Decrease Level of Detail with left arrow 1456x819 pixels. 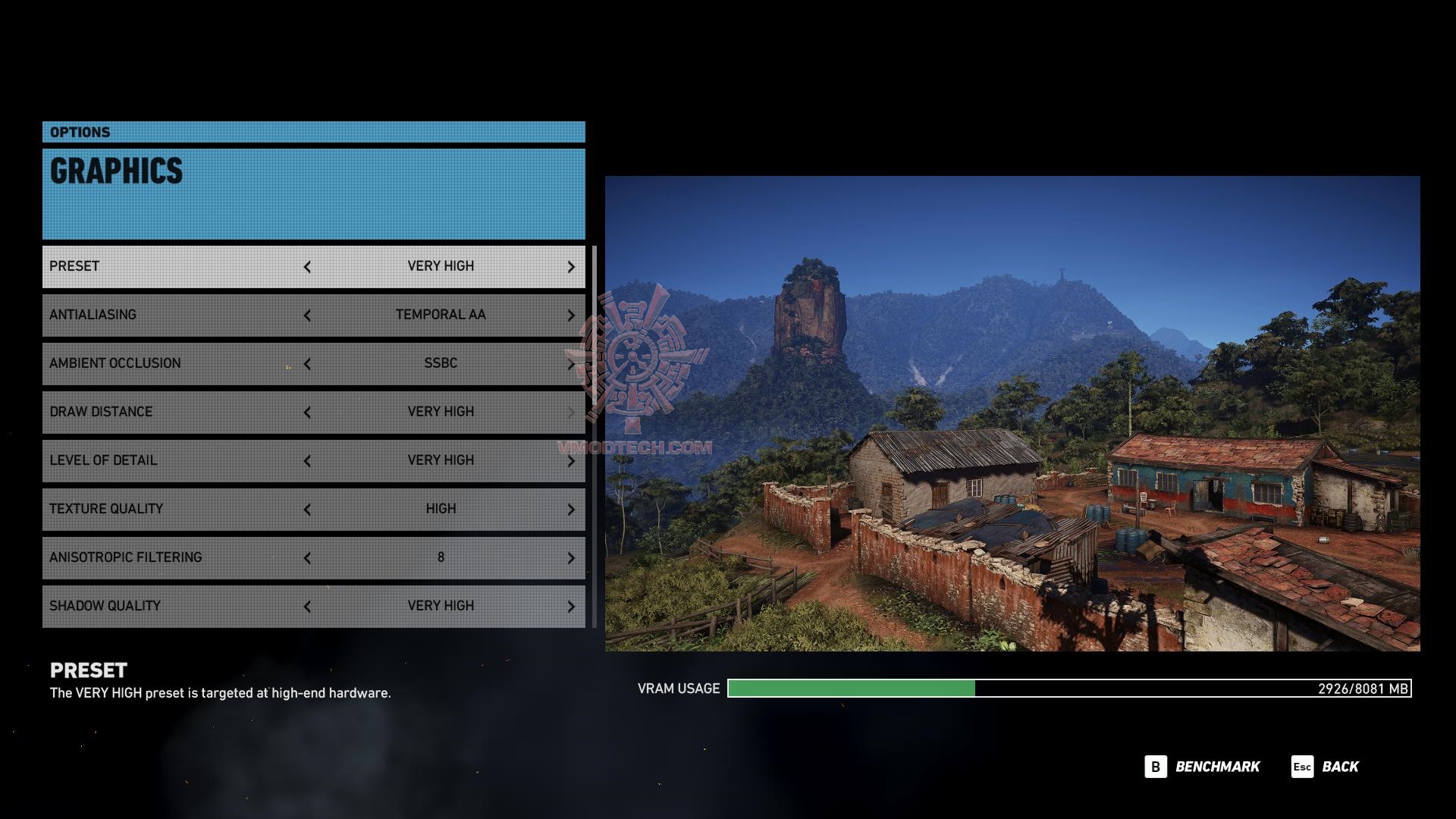pyautogui.click(x=307, y=461)
